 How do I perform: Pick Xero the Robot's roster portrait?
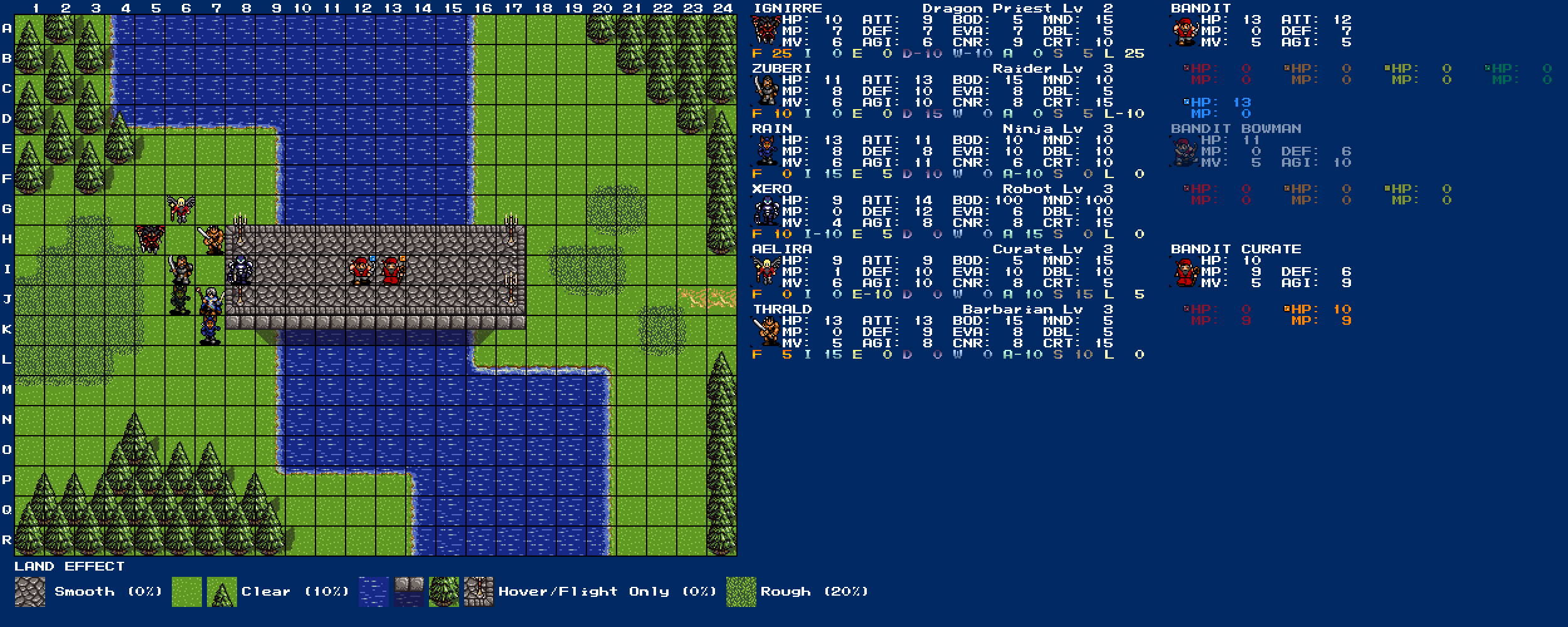pos(766,211)
